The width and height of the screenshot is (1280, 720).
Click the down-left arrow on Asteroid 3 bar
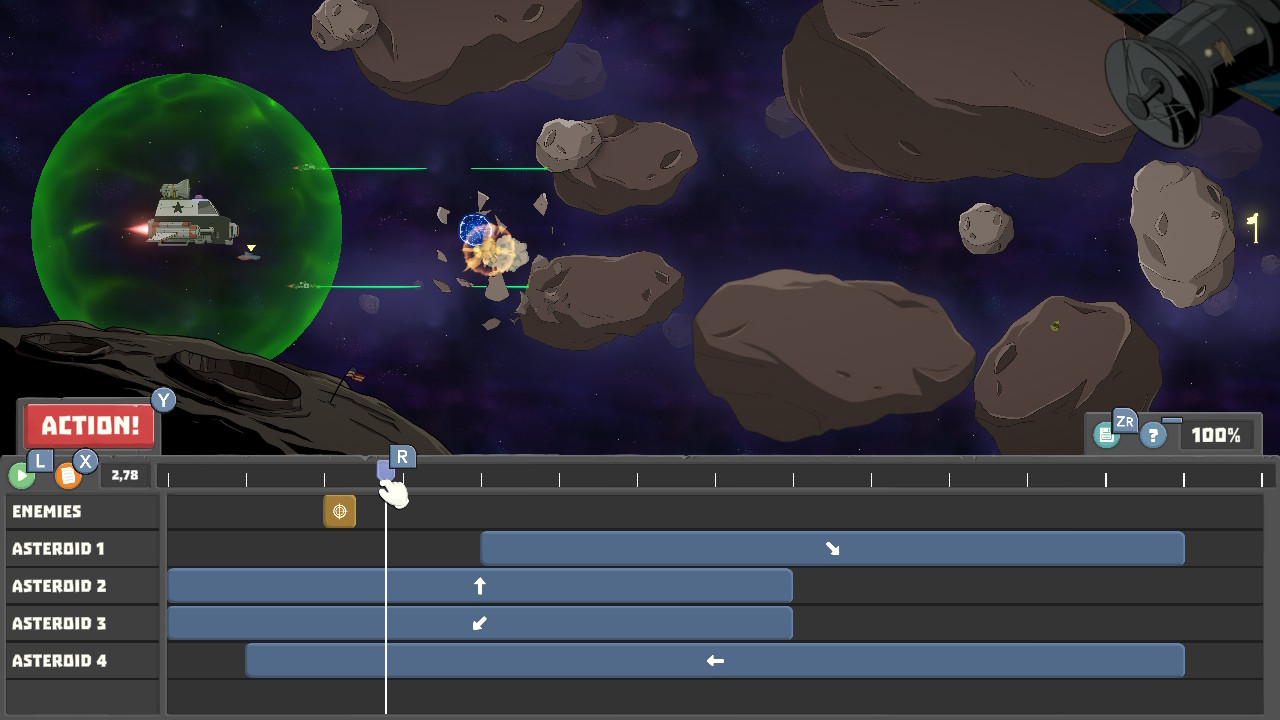tap(479, 622)
